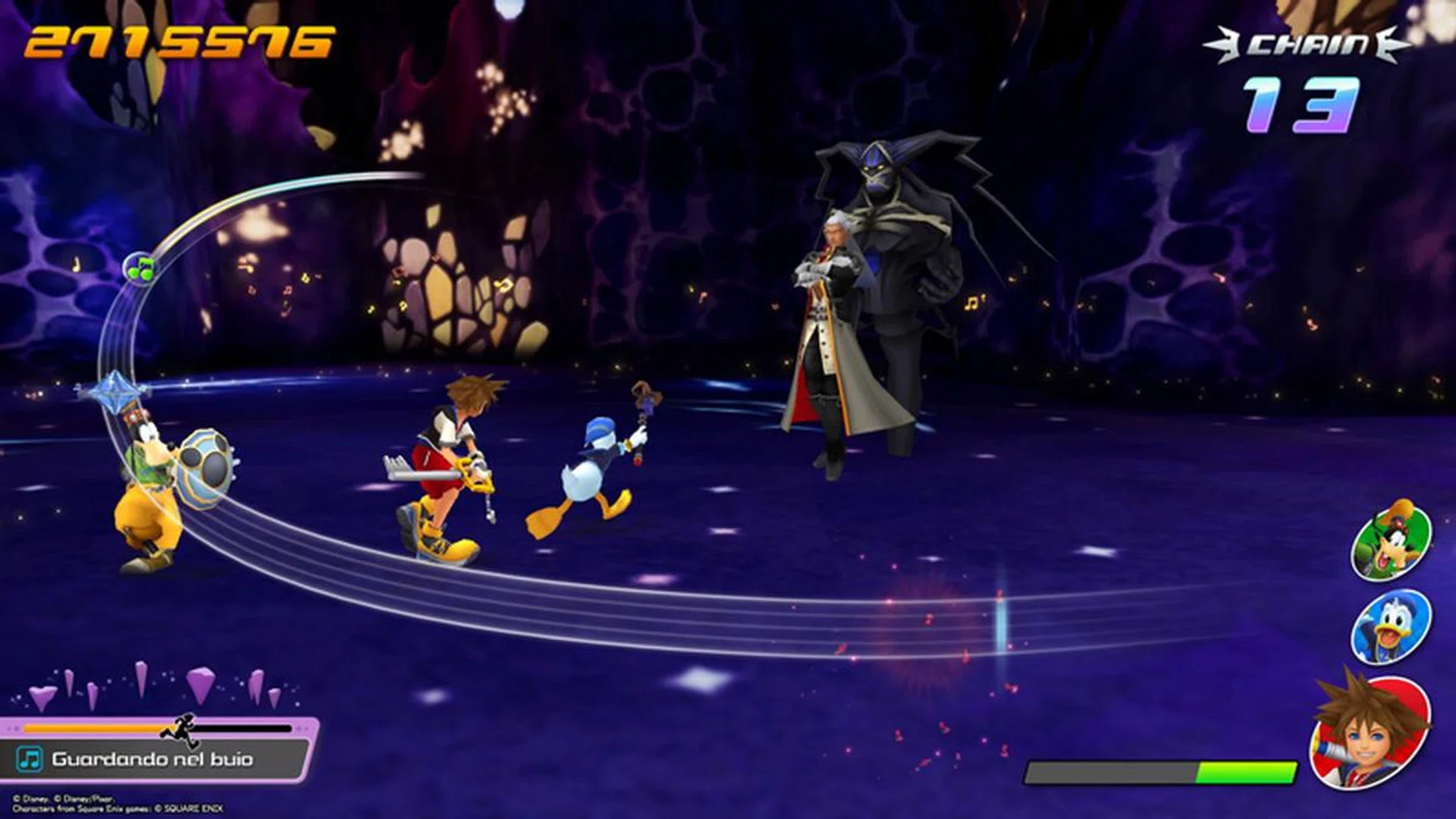Click the Guardando nel buio song title
1456x819 pixels.
click(x=152, y=759)
